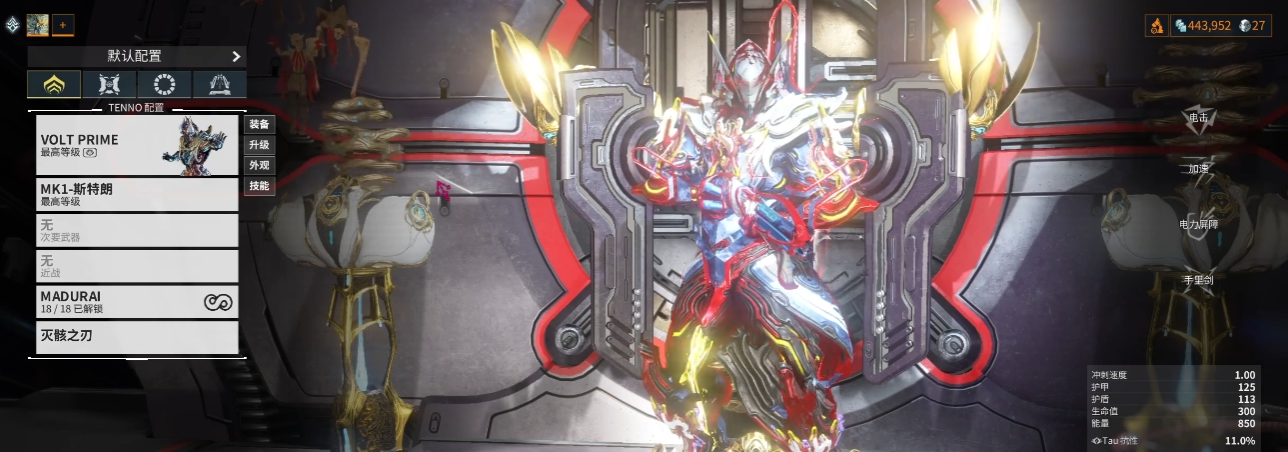
Task: Open the gear wheel tab
Action: [x=164, y=85]
